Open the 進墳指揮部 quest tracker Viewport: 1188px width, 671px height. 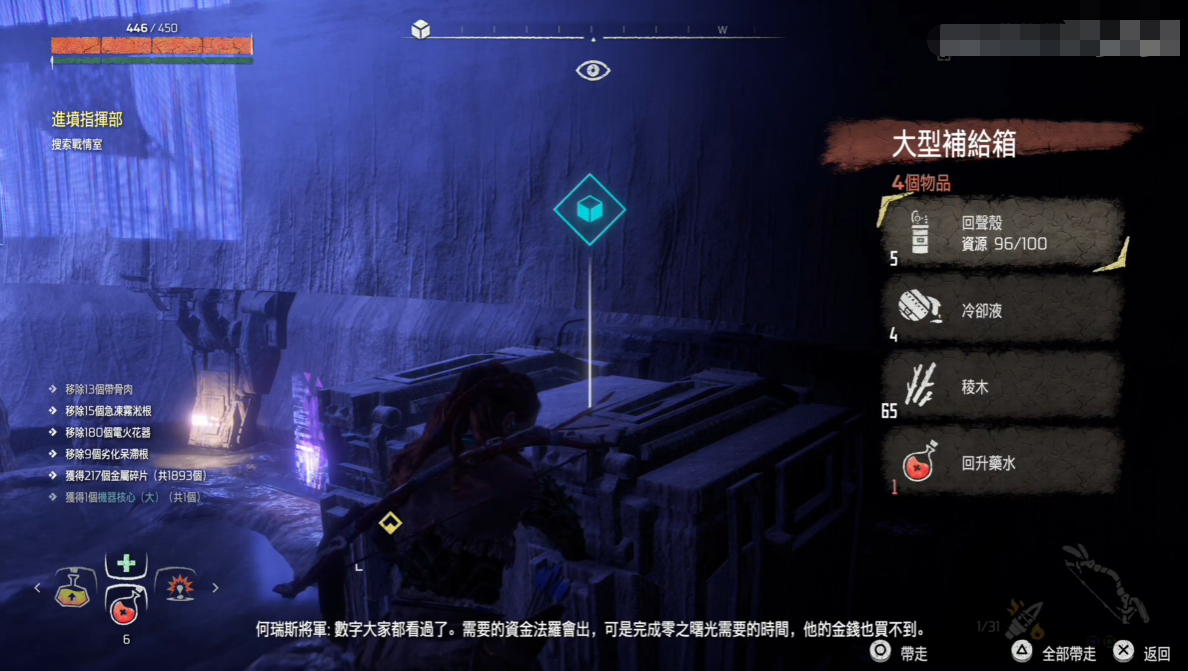coord(87,119)
